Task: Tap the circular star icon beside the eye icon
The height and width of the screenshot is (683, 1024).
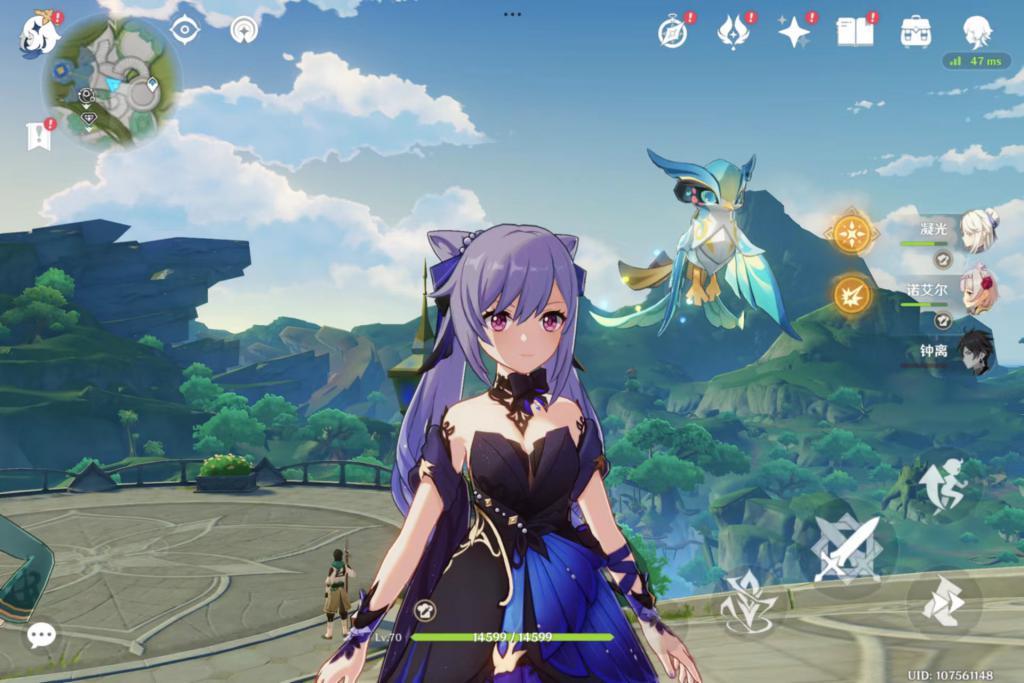Action: (x=242, y=30)
